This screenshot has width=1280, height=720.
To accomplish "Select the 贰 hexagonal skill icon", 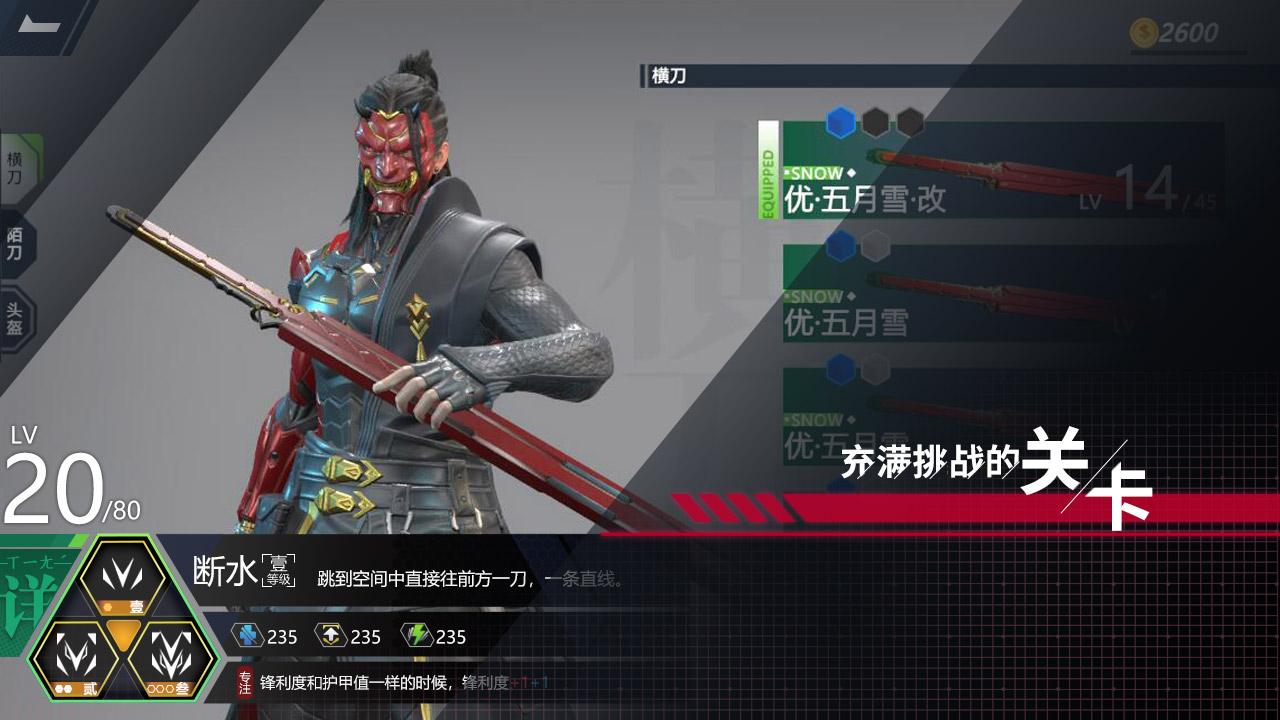I will tap(75, 656).
